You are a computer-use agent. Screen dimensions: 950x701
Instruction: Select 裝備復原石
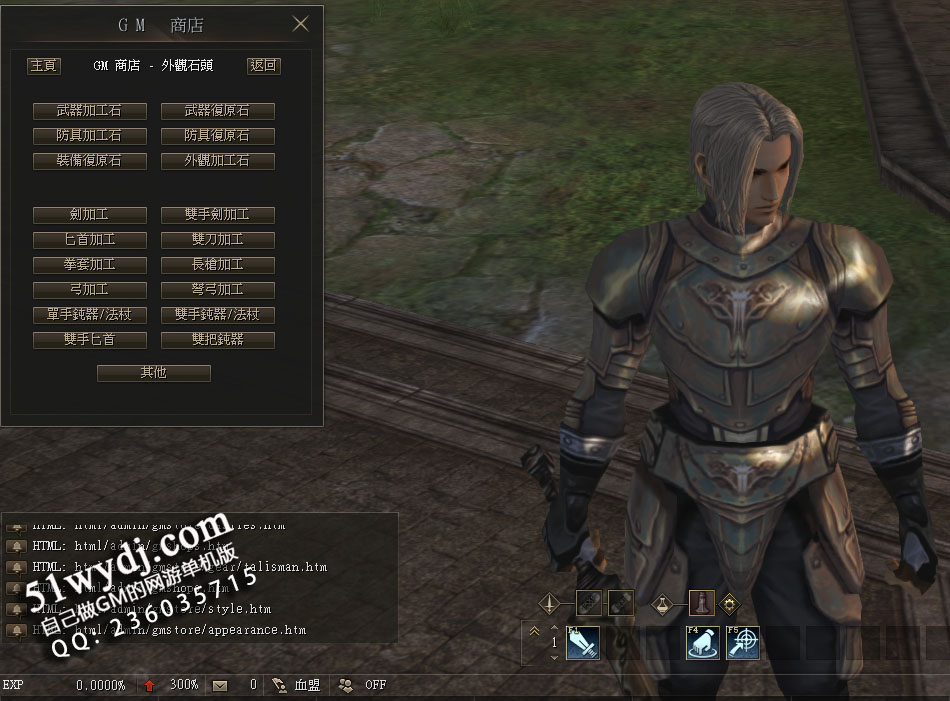coord(90,160)
